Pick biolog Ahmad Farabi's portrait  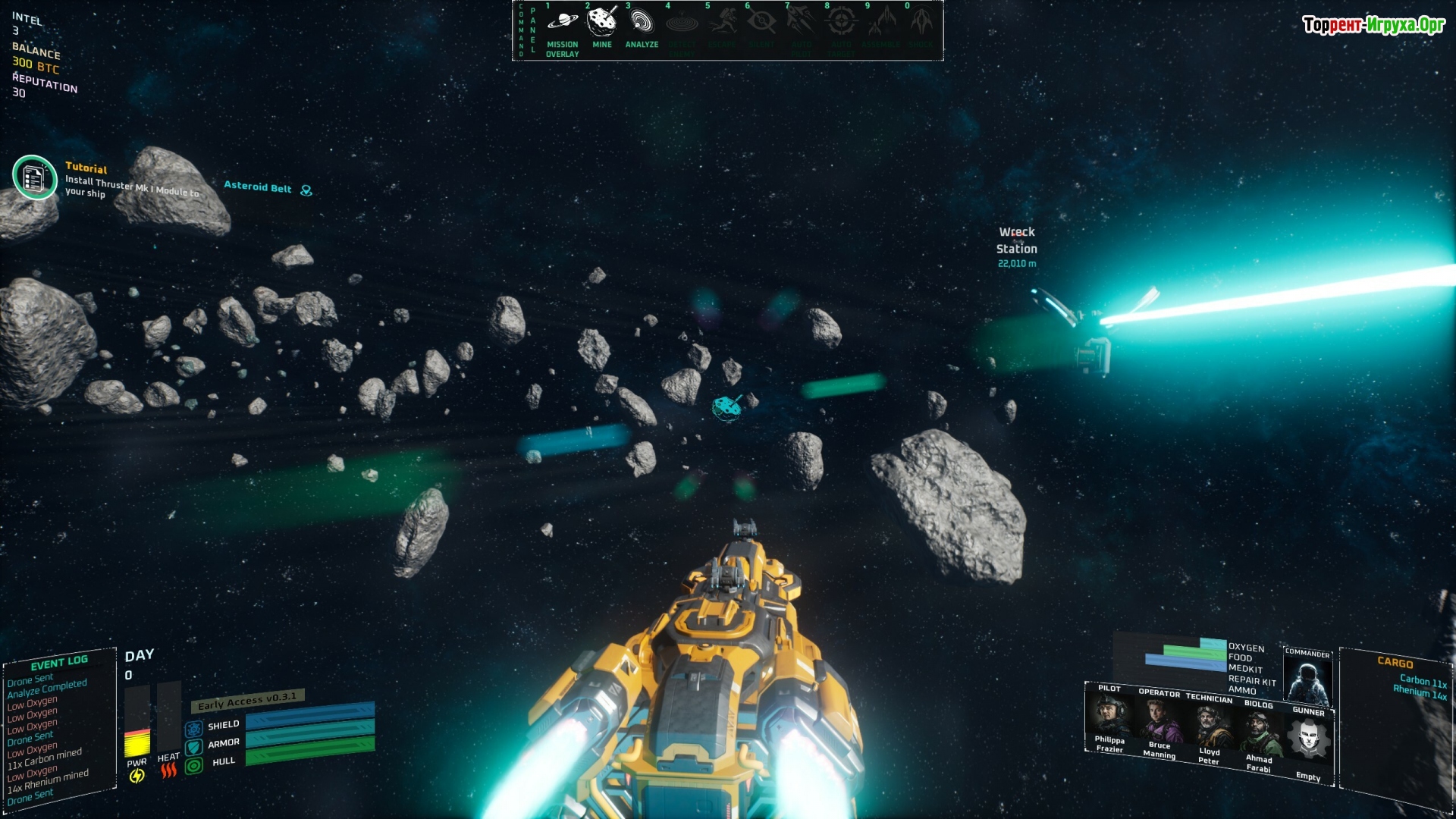(x=1259, y=733)
